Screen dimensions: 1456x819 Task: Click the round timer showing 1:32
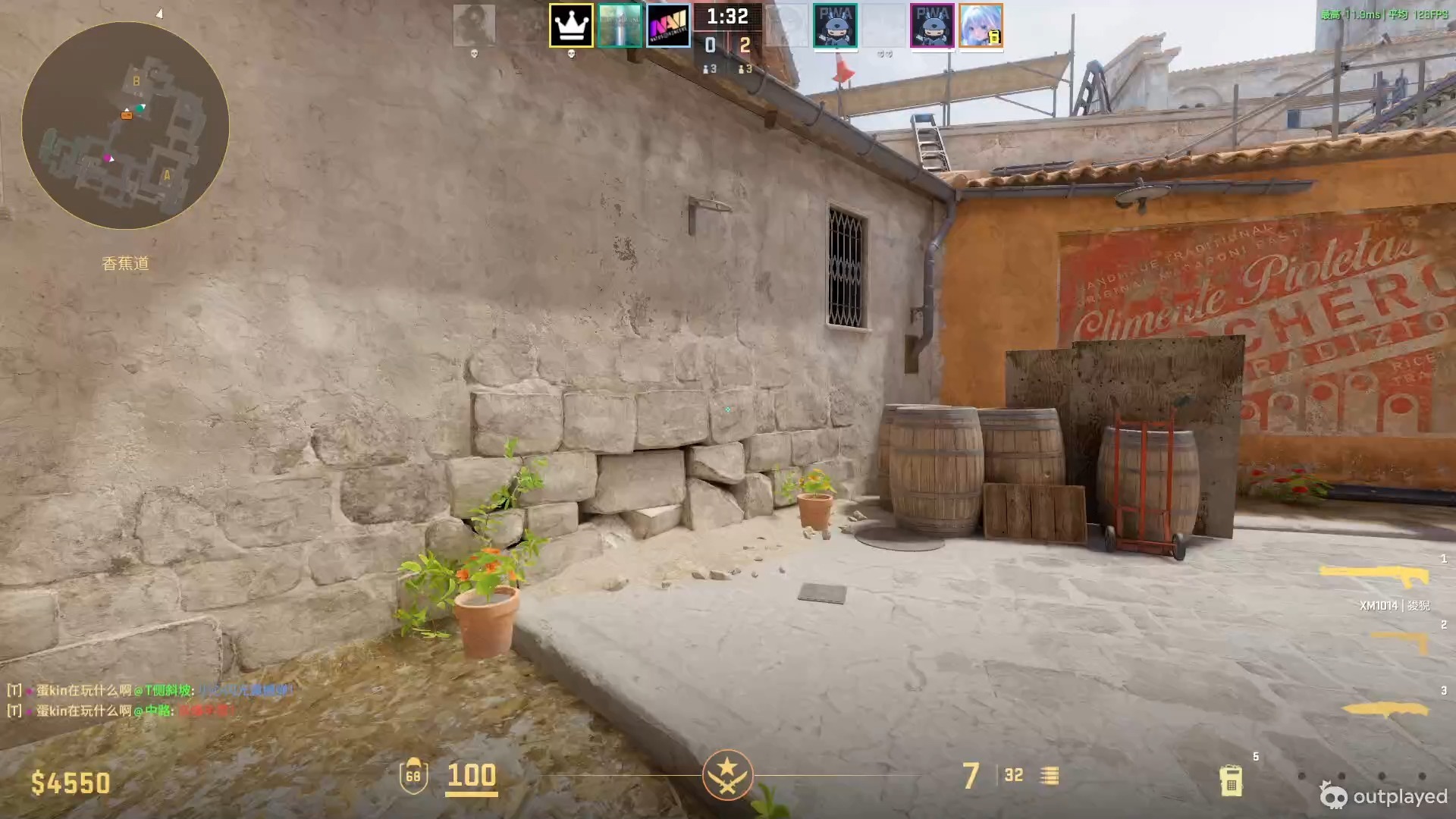pos(727,15)
